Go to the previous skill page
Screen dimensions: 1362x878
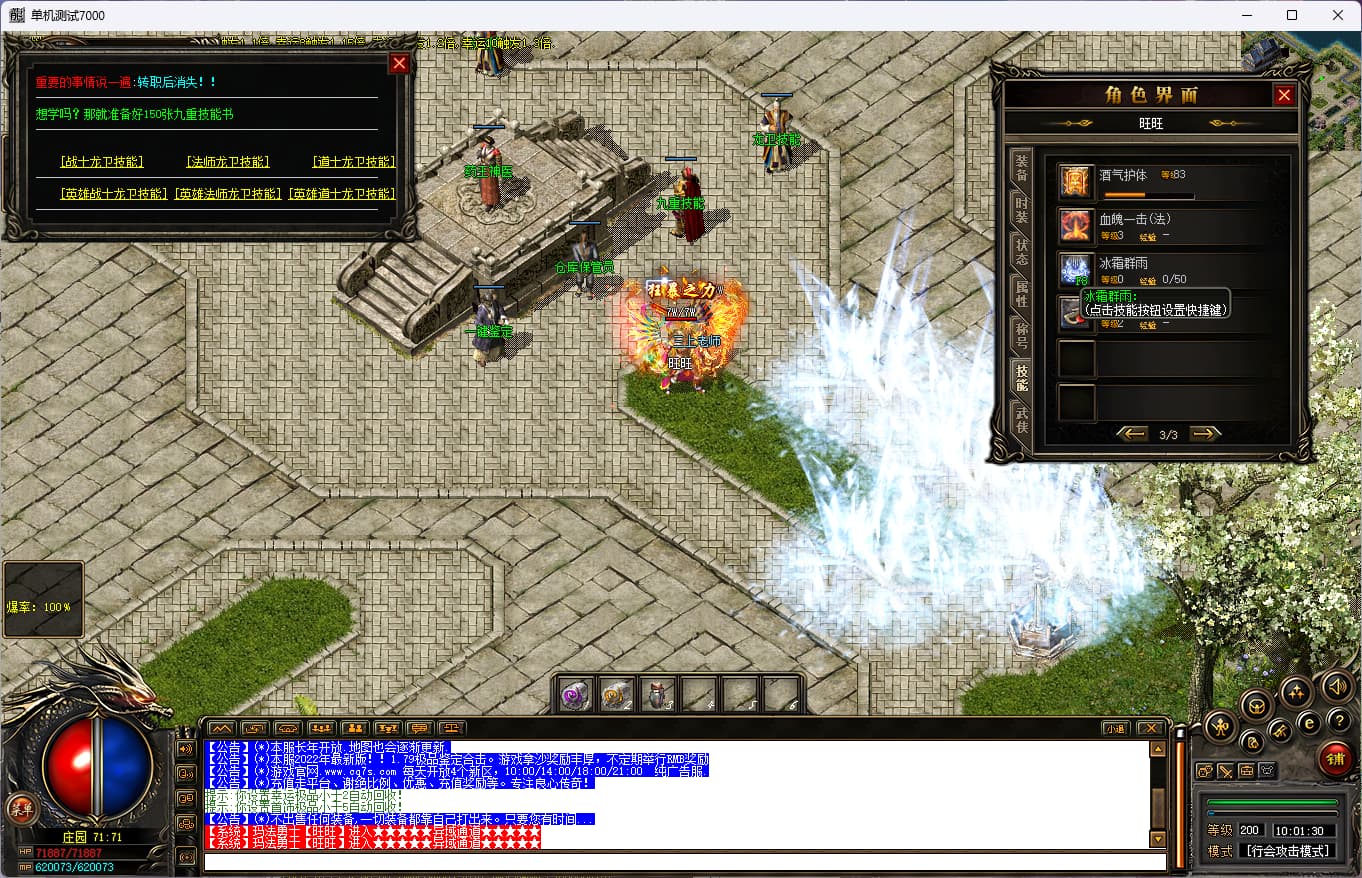(x=1132, y=434)
